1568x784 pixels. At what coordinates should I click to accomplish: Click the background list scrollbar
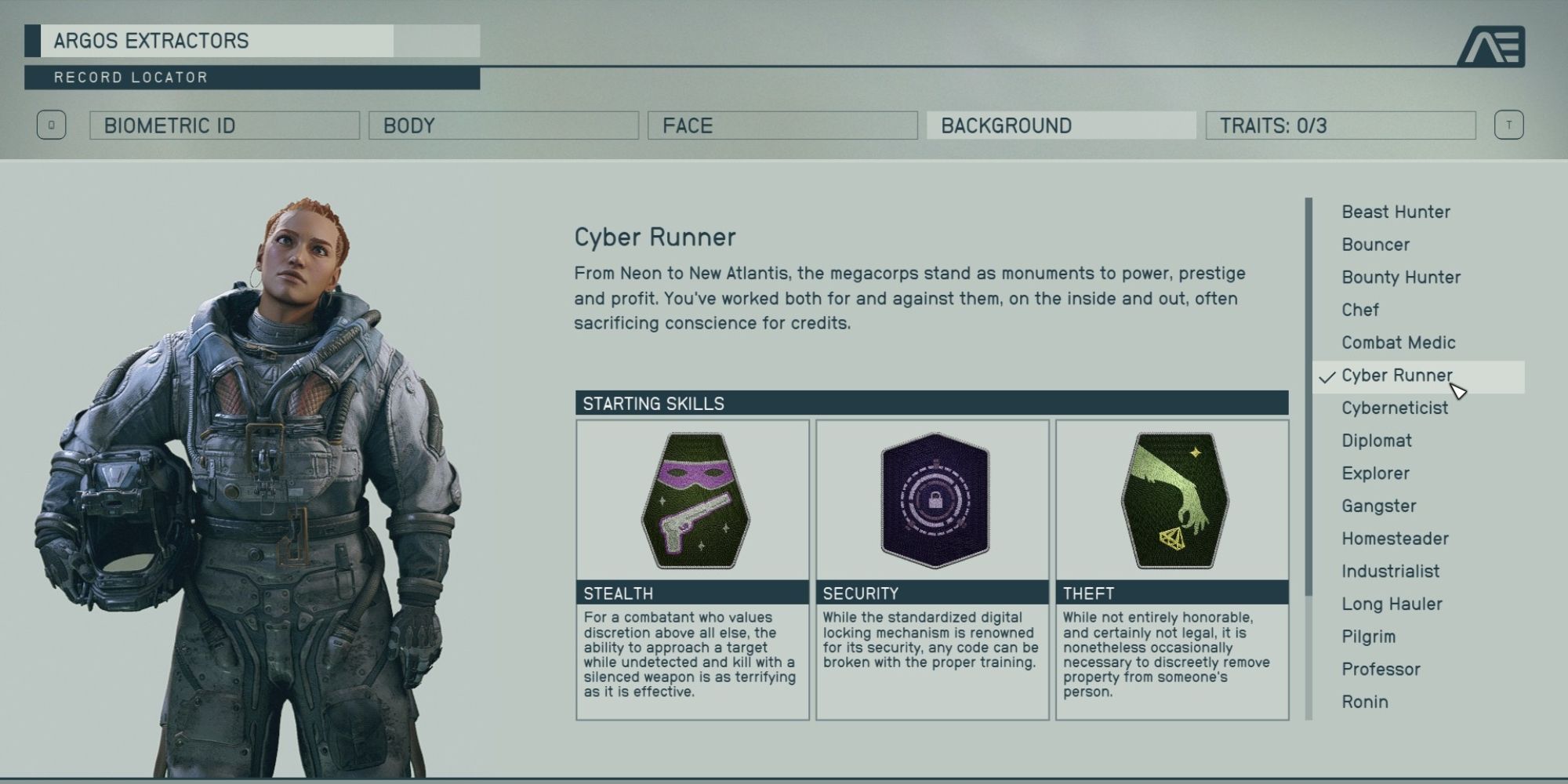point(1308,396)
